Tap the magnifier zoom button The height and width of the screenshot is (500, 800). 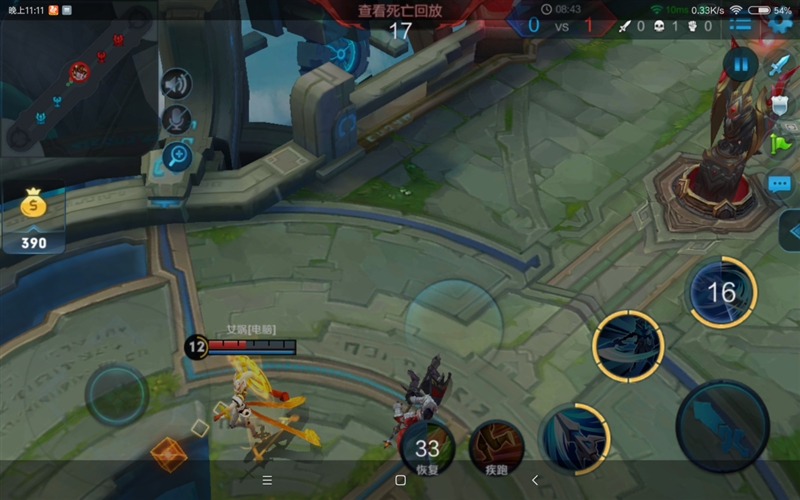[177, 155]
